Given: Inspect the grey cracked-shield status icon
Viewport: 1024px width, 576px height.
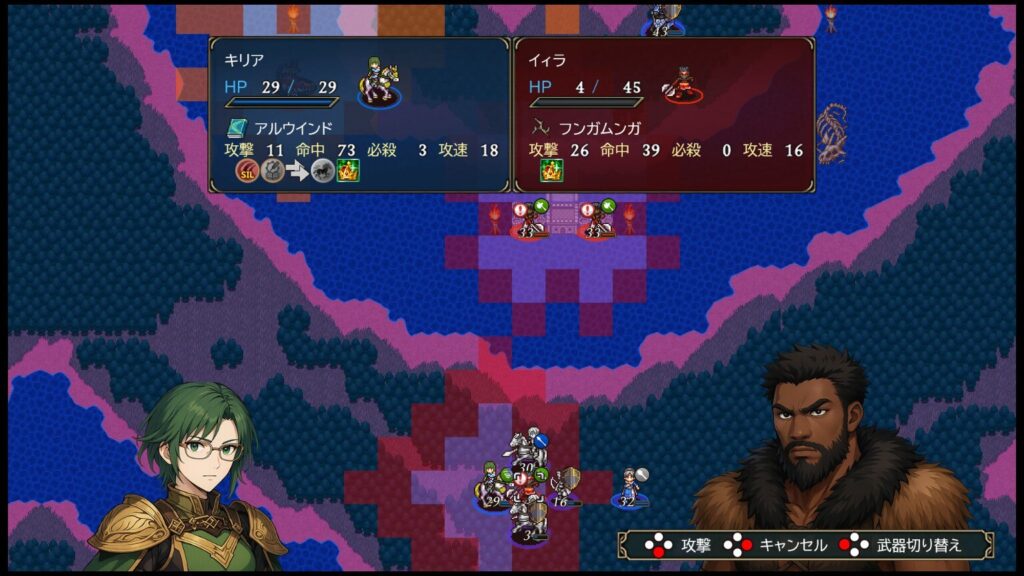Looking at the screenshot, I should [x=272, y=171].
